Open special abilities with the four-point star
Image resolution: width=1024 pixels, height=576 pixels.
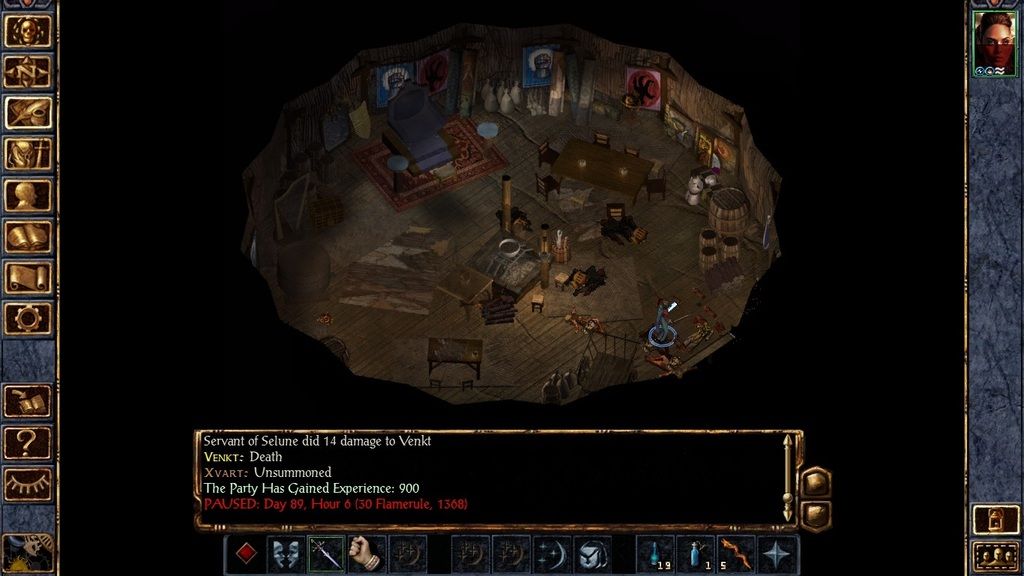[778, 554]
